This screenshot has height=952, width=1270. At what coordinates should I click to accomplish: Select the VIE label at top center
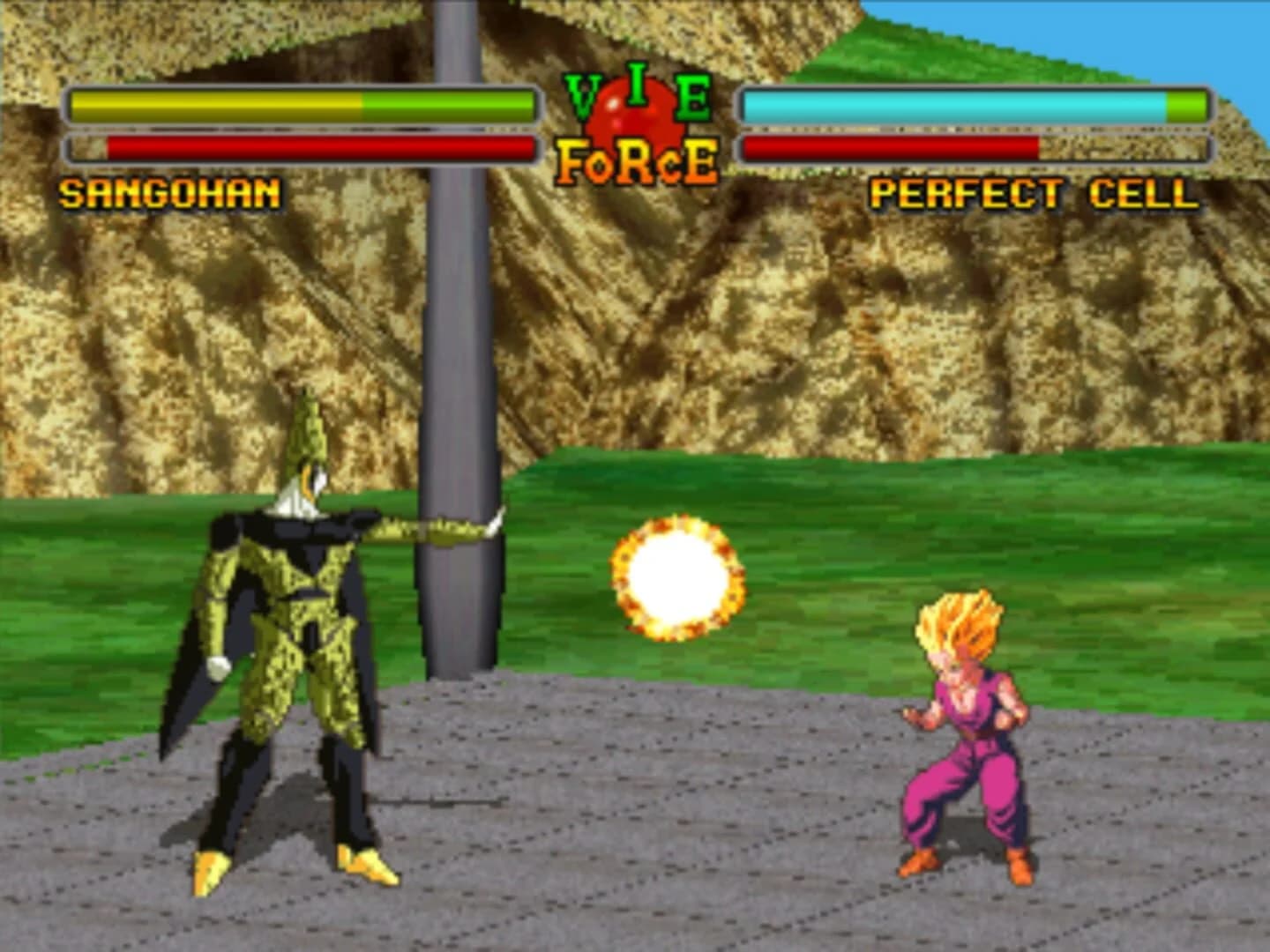[x=638, y=91]
